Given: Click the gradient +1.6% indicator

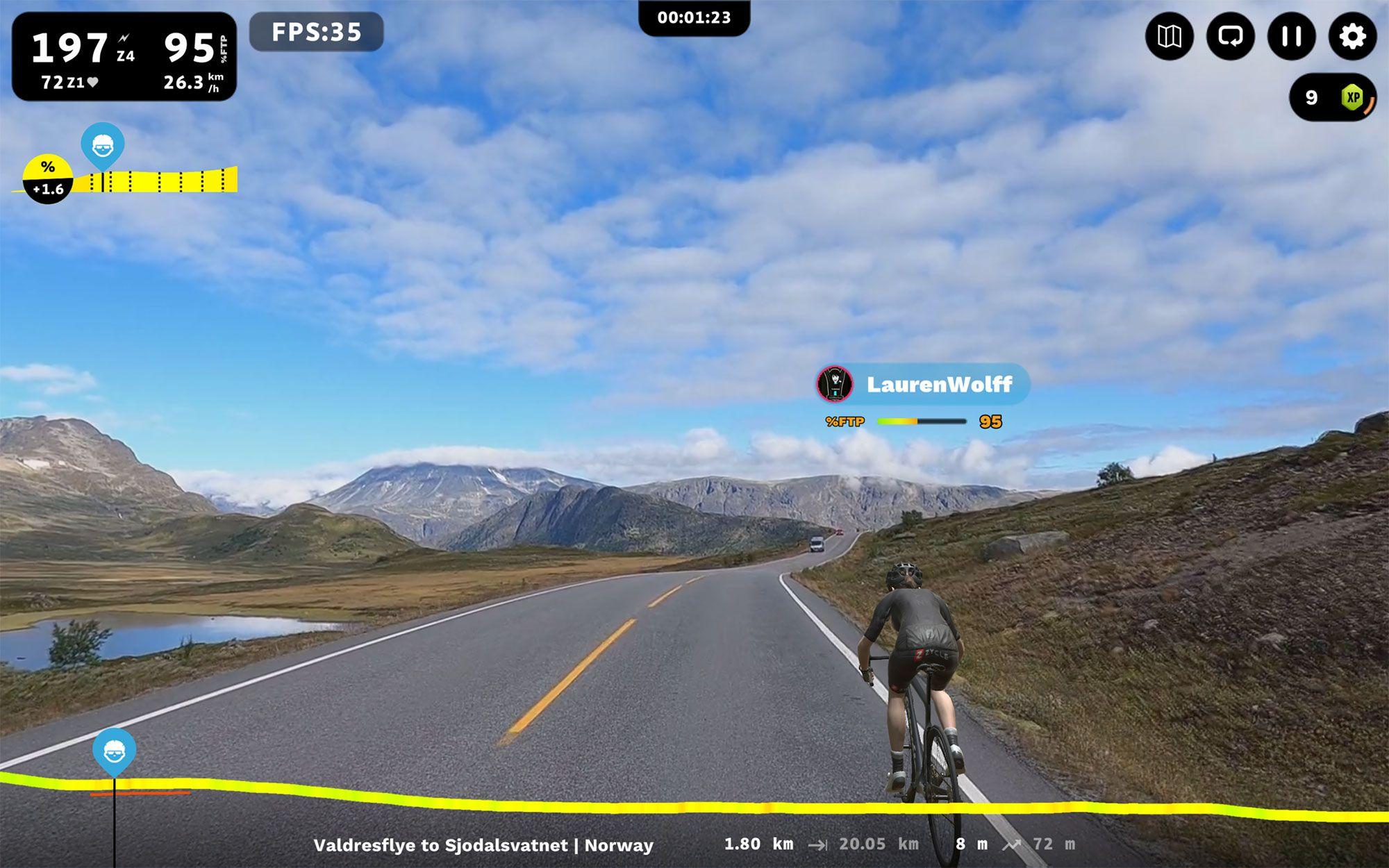Looking at the screenshot, I should [x=47, y=177].
